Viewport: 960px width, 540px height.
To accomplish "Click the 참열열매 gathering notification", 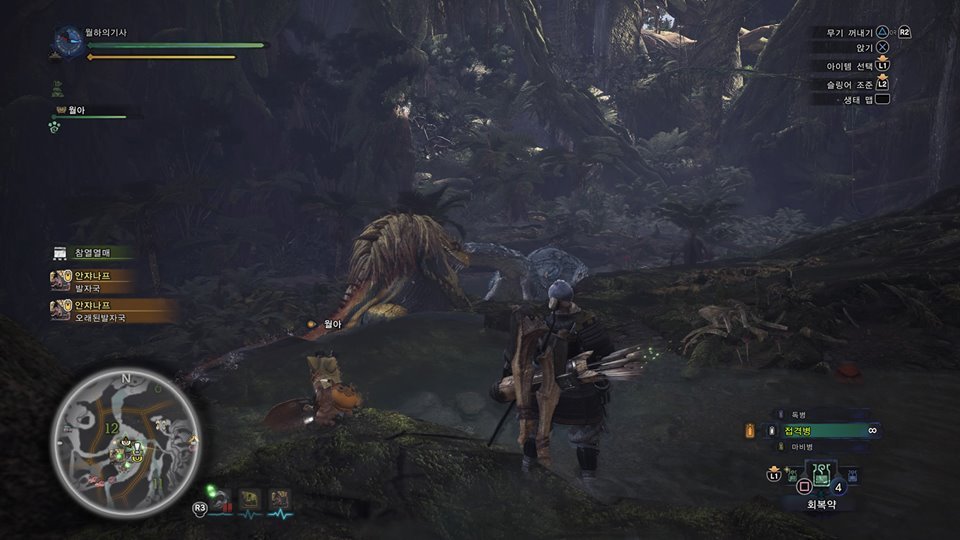I will click(x=95, y=253).
